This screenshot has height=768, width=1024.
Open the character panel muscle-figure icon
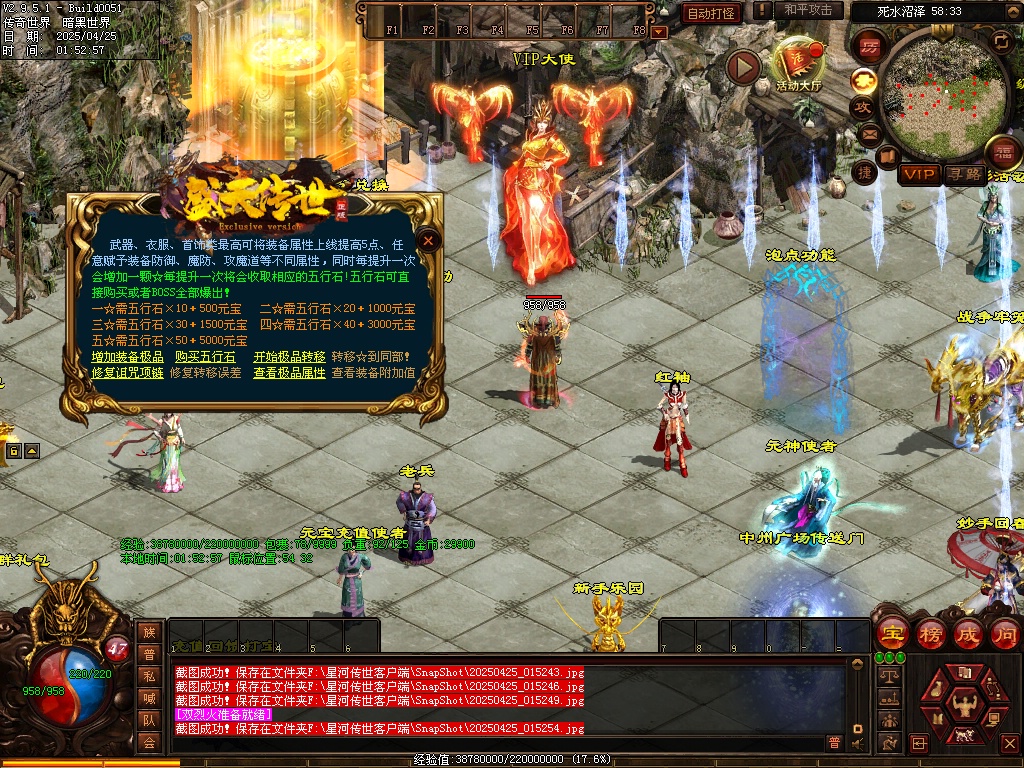(964, 705)
